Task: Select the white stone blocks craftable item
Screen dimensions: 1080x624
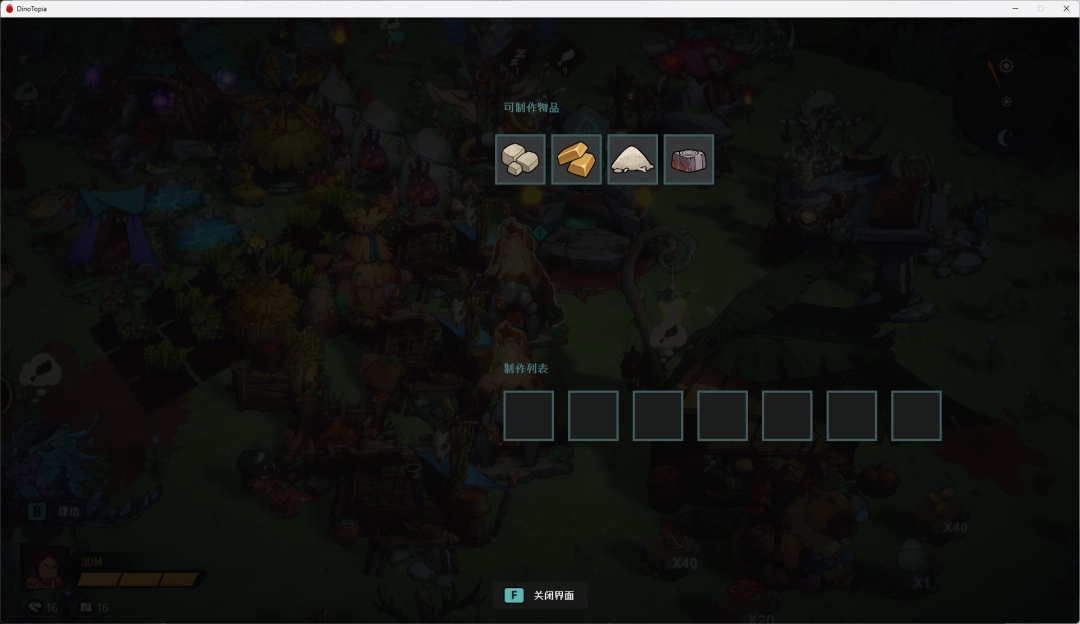Action: 520,159
